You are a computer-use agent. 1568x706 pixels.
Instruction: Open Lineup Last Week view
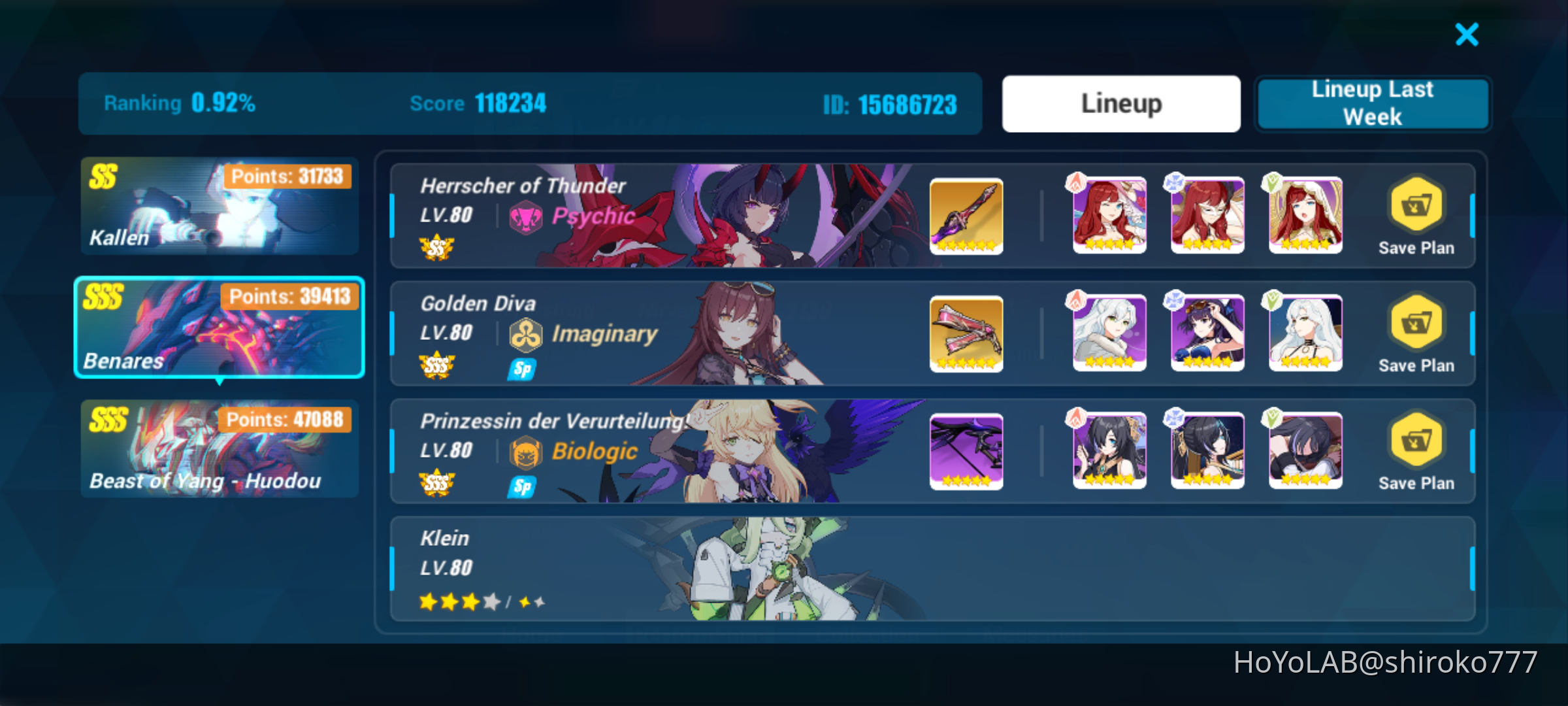tap(1372, 103)
